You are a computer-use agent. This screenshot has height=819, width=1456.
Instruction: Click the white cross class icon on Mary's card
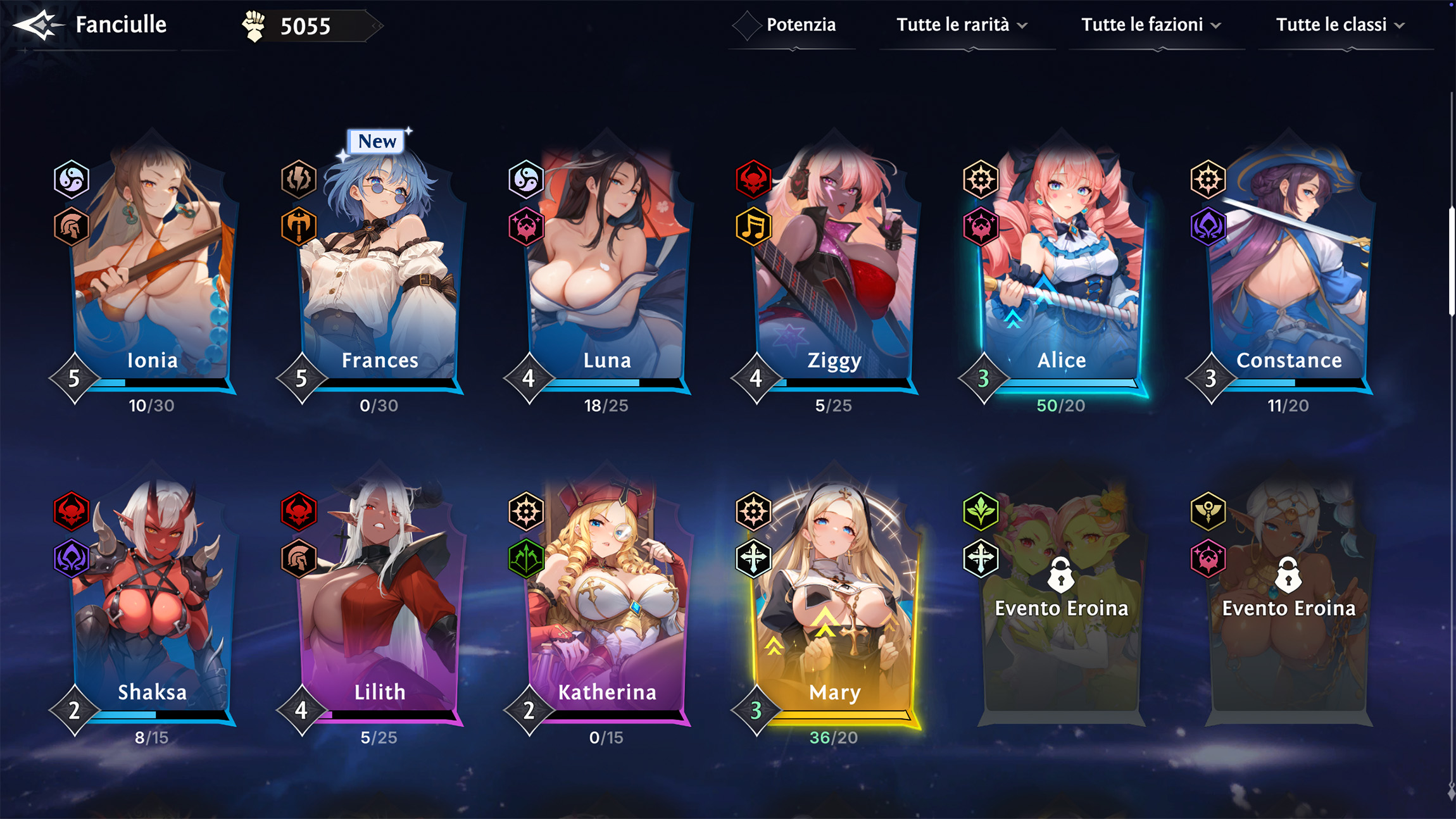pos(755,560)
